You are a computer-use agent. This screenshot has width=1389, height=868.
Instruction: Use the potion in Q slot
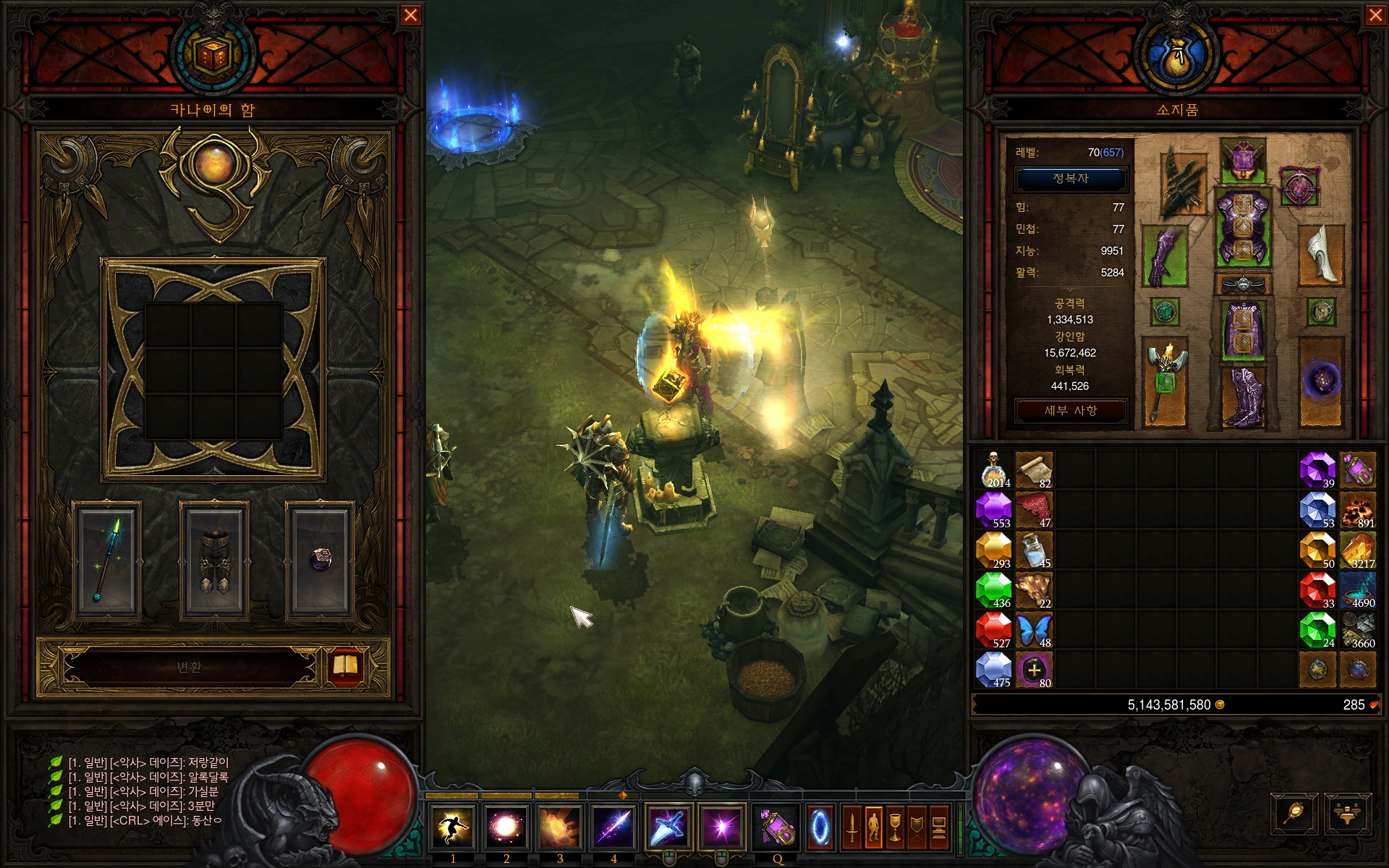776,827
